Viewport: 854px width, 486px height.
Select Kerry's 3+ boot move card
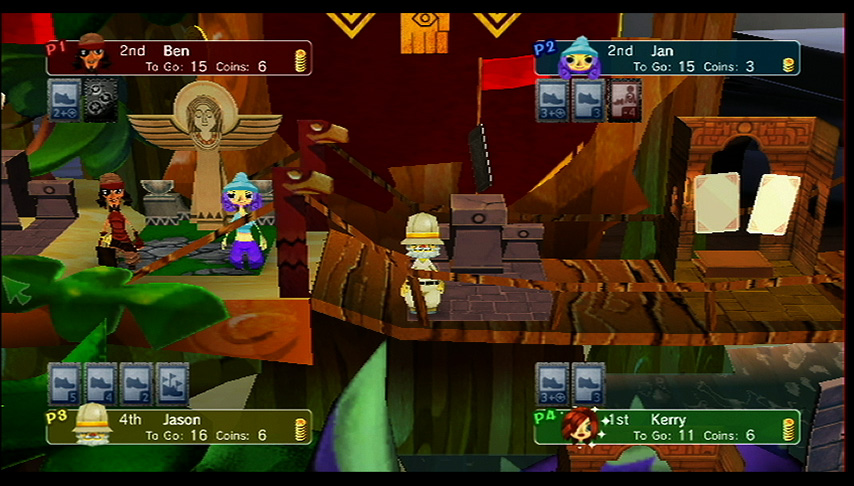[x=552, y=384]
